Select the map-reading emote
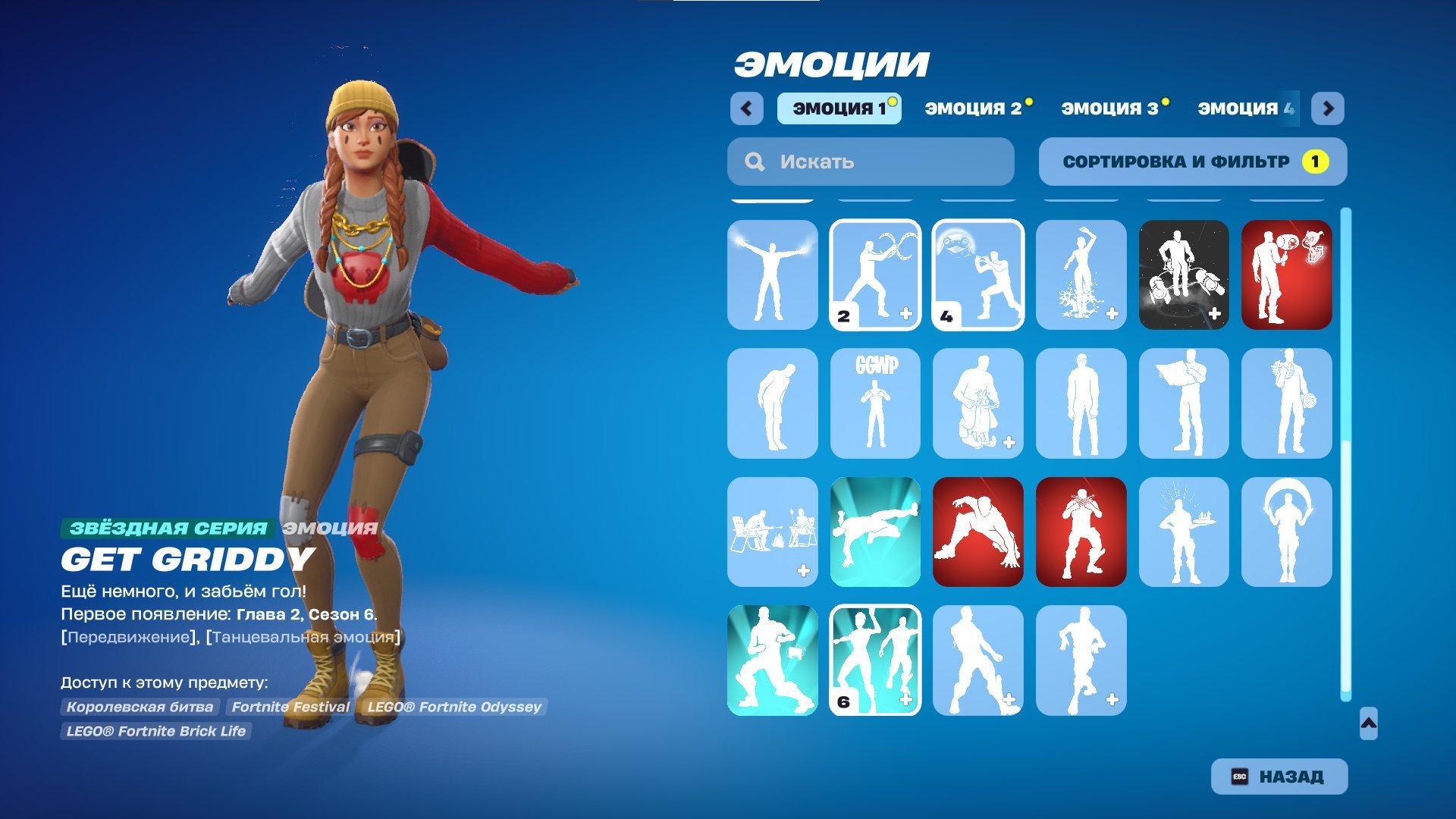 click(1185, 402)
